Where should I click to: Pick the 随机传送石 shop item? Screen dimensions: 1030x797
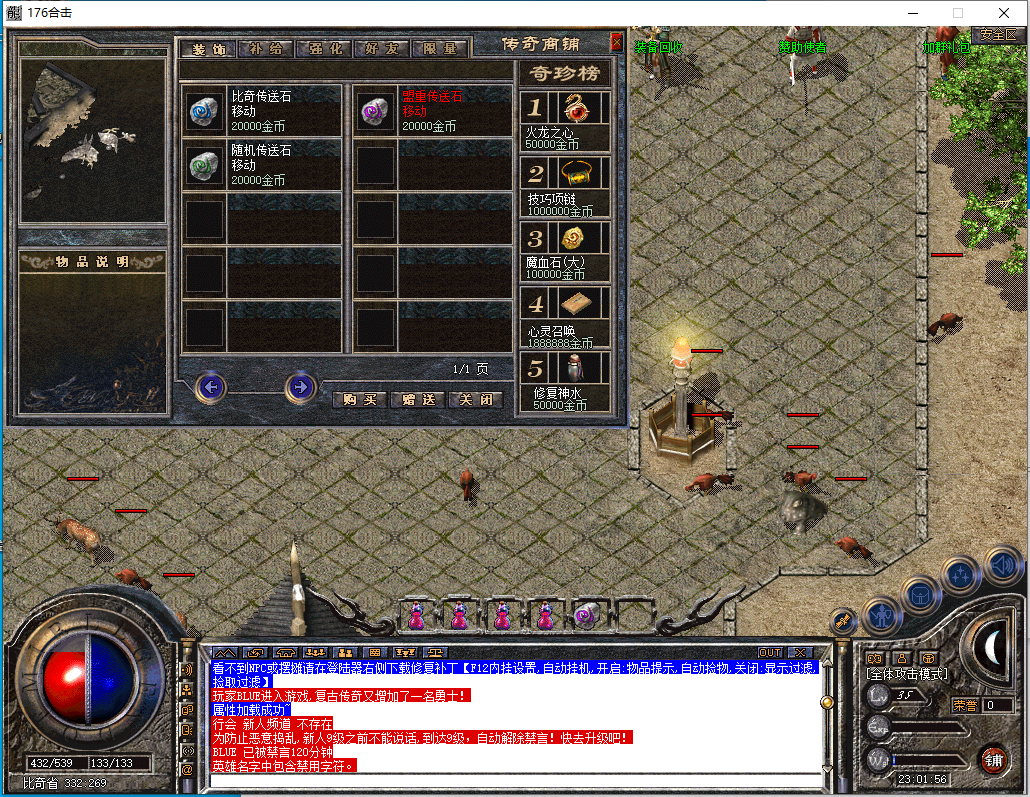(x=262, y=164)
